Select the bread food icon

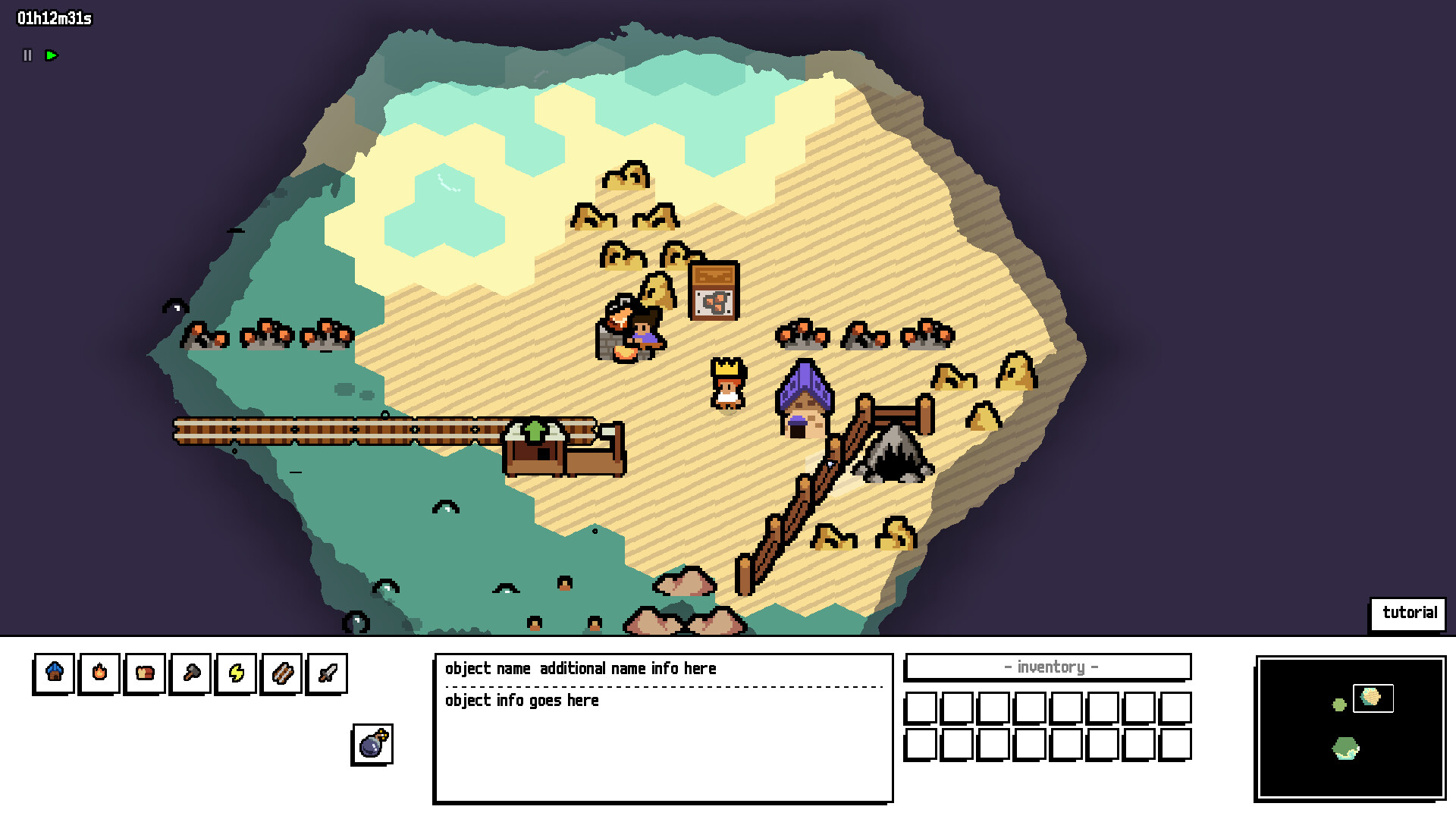point(144,673)
